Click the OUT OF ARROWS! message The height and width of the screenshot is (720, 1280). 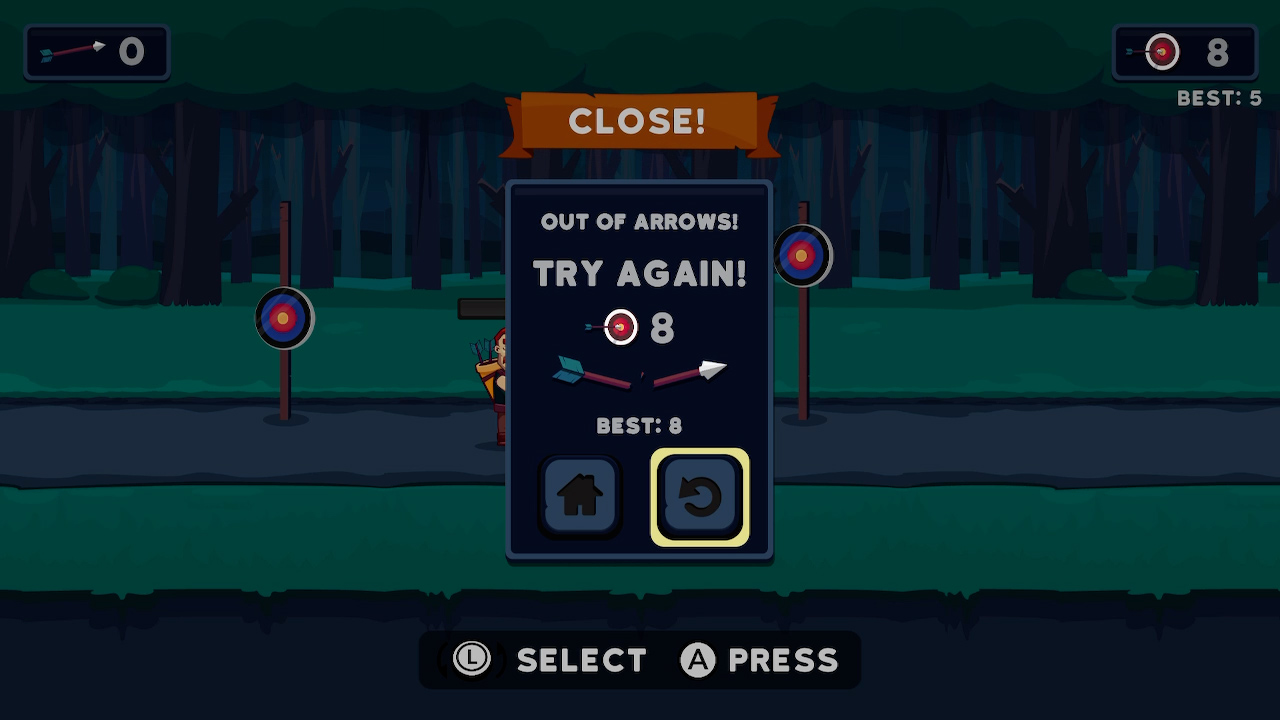point(639,222)
